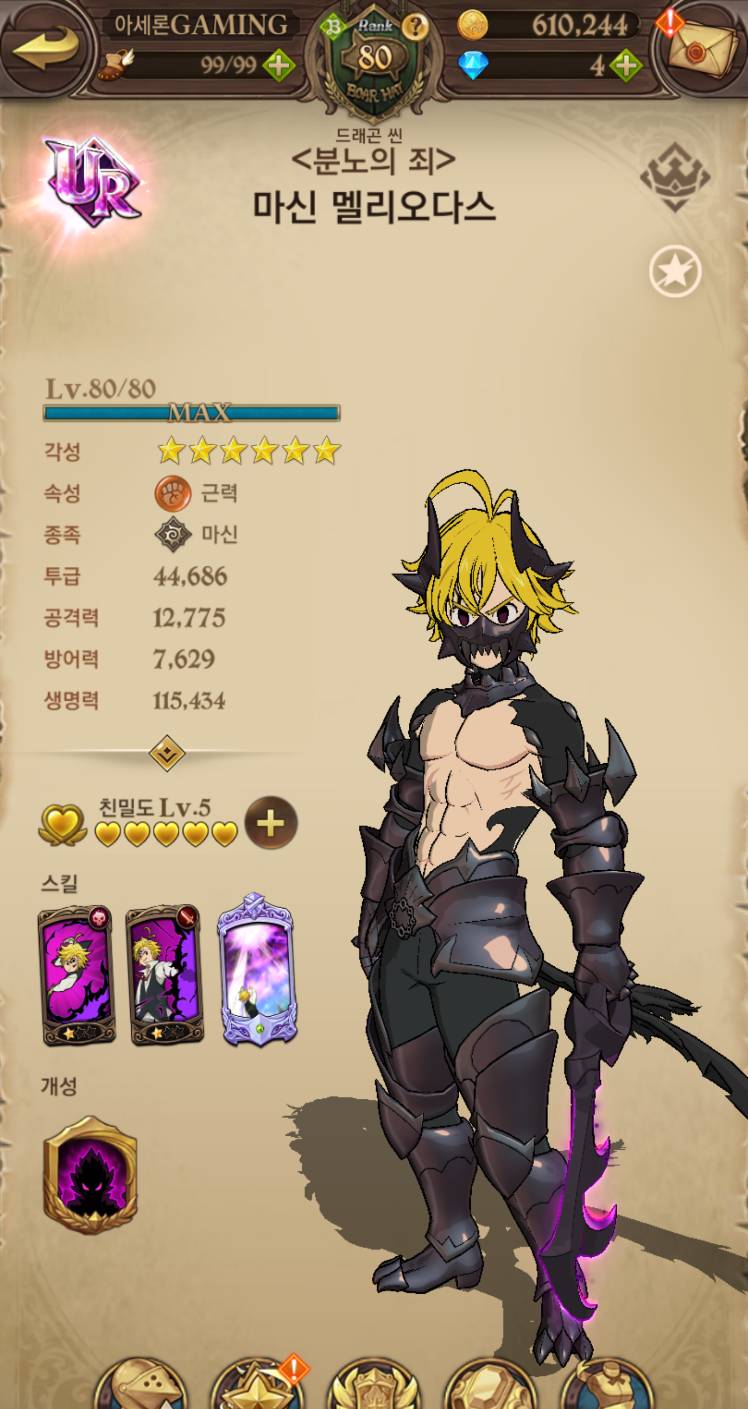Tap the Rank 80 Boar Hat badge

point(374,60)
